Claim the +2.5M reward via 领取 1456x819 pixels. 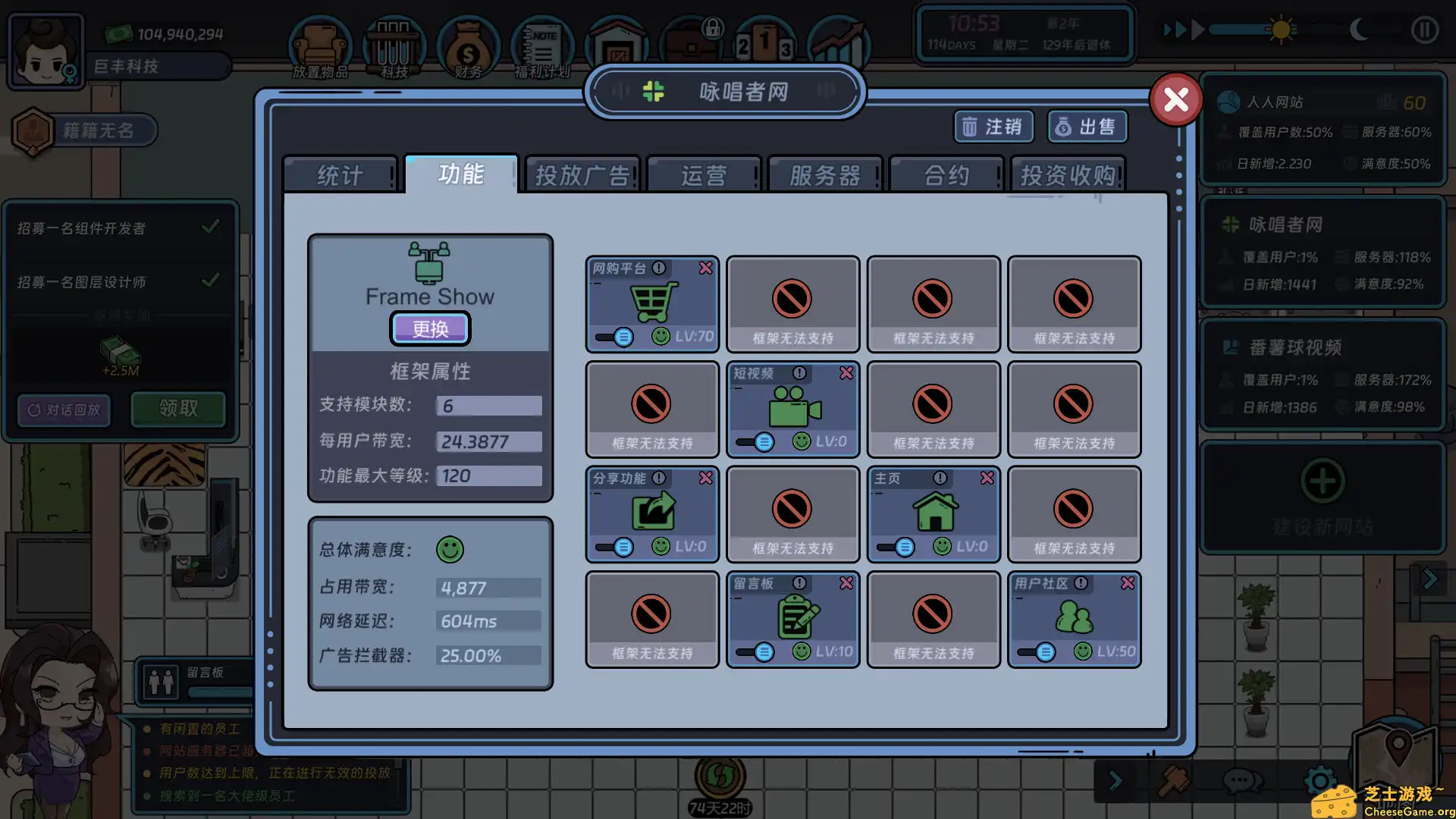(x=178, y=409)
